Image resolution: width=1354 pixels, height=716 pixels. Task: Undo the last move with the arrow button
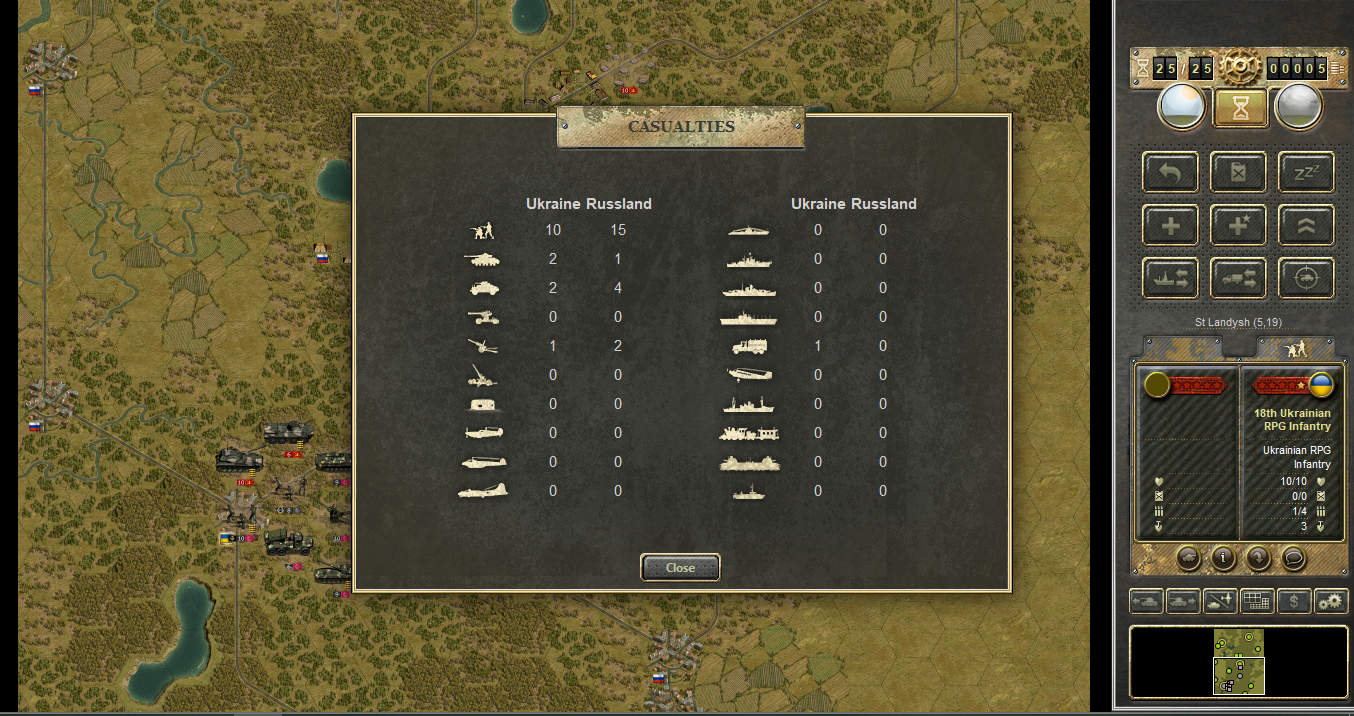[x=1171, y=172]
